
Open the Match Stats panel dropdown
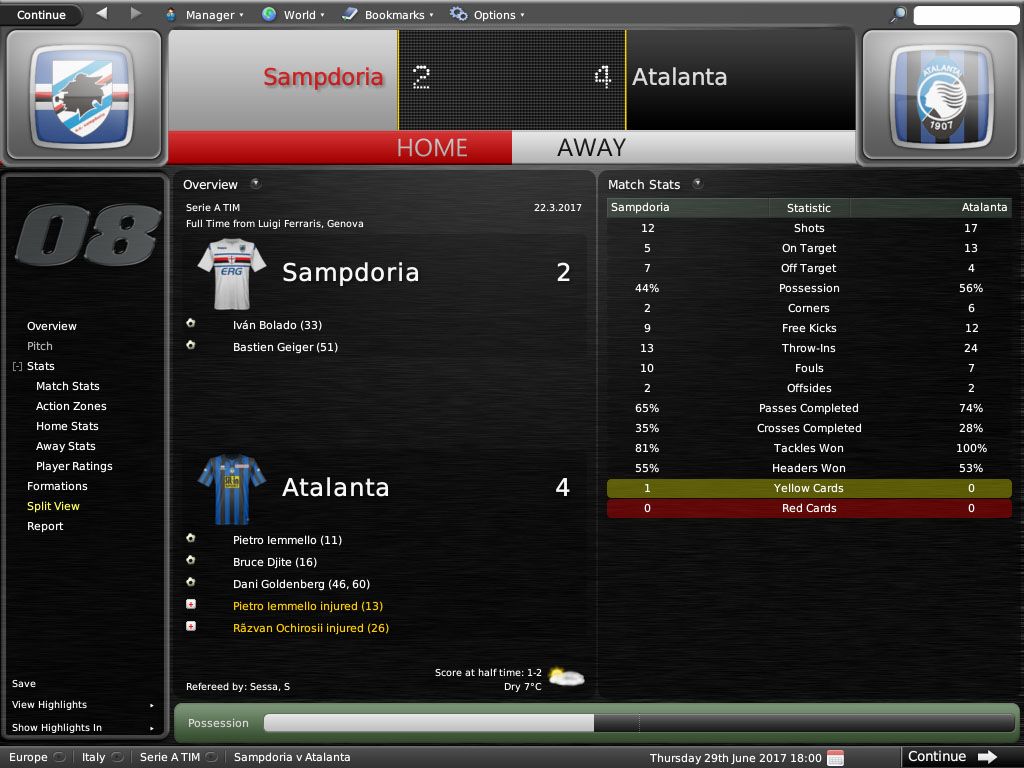[697, 184]
